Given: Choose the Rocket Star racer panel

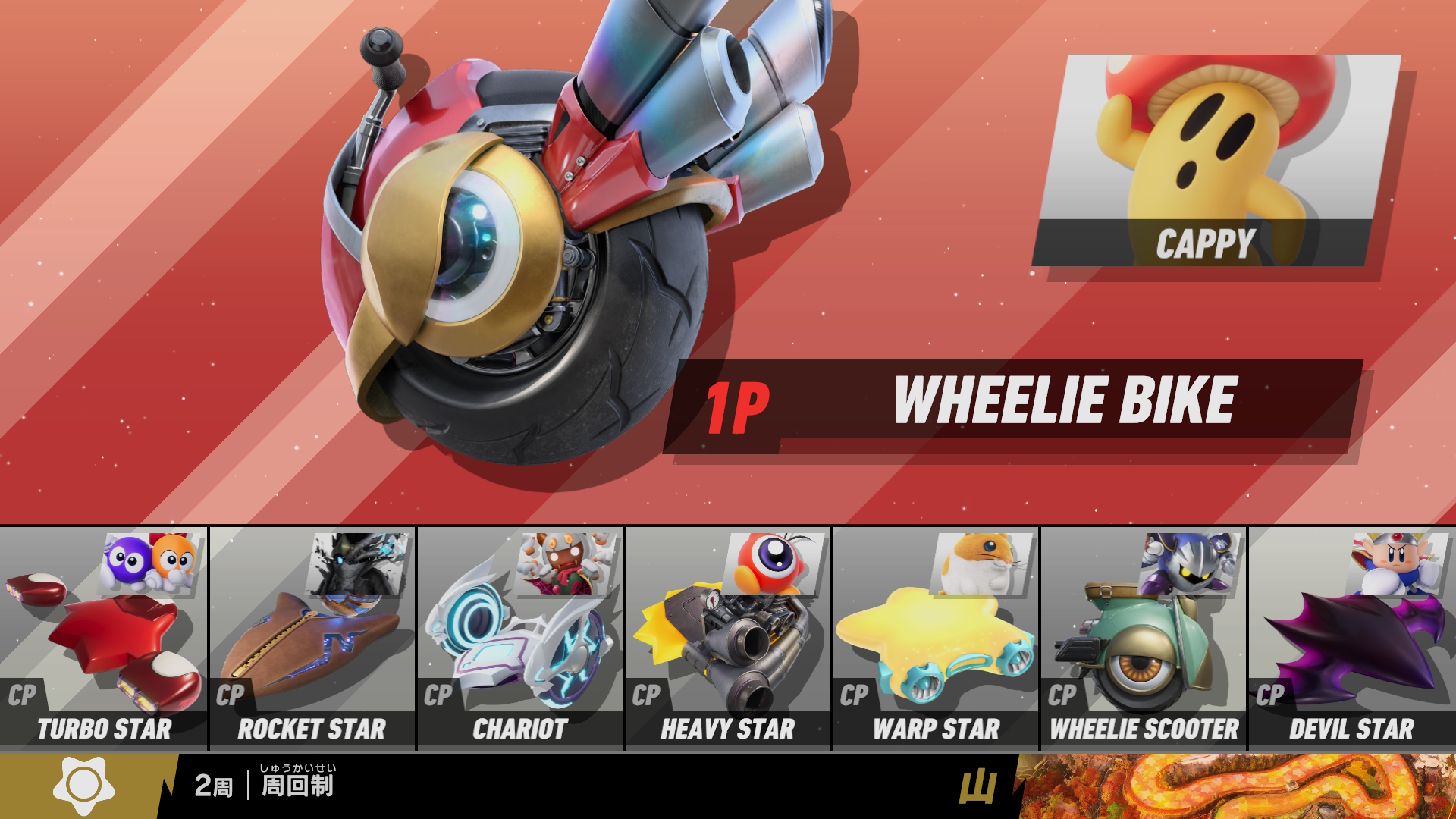Looking at the screenshot, I should tap(312, 639).
